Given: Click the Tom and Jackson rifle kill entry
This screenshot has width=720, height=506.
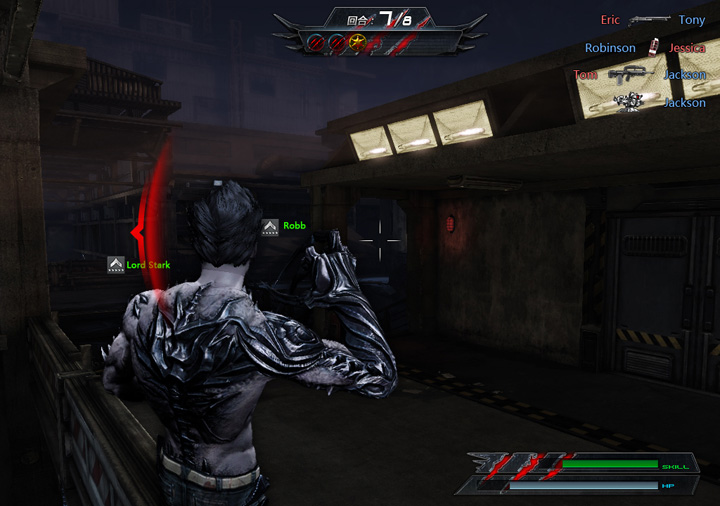Looking at the screenshot, I should [640, 75].
